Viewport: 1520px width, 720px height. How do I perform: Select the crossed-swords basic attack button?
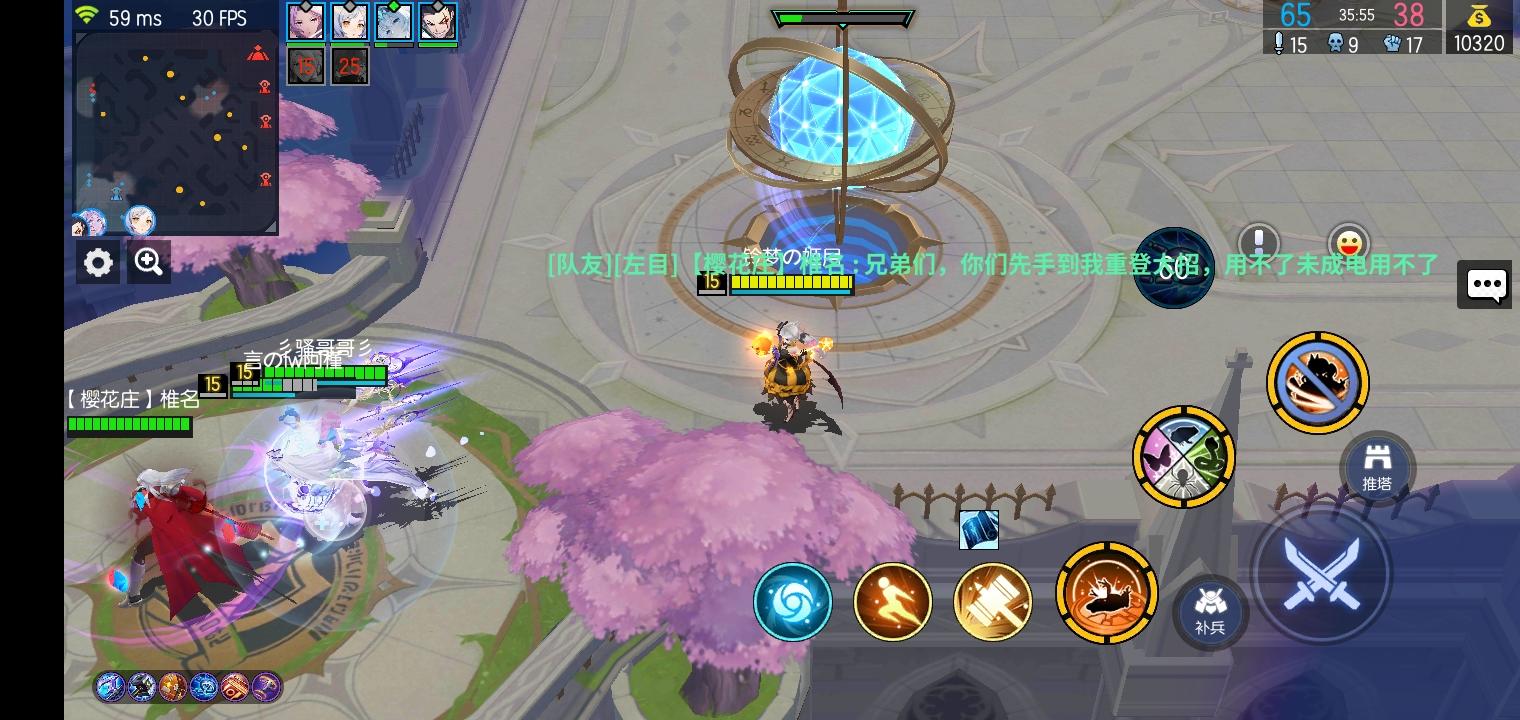point(1322,572)
